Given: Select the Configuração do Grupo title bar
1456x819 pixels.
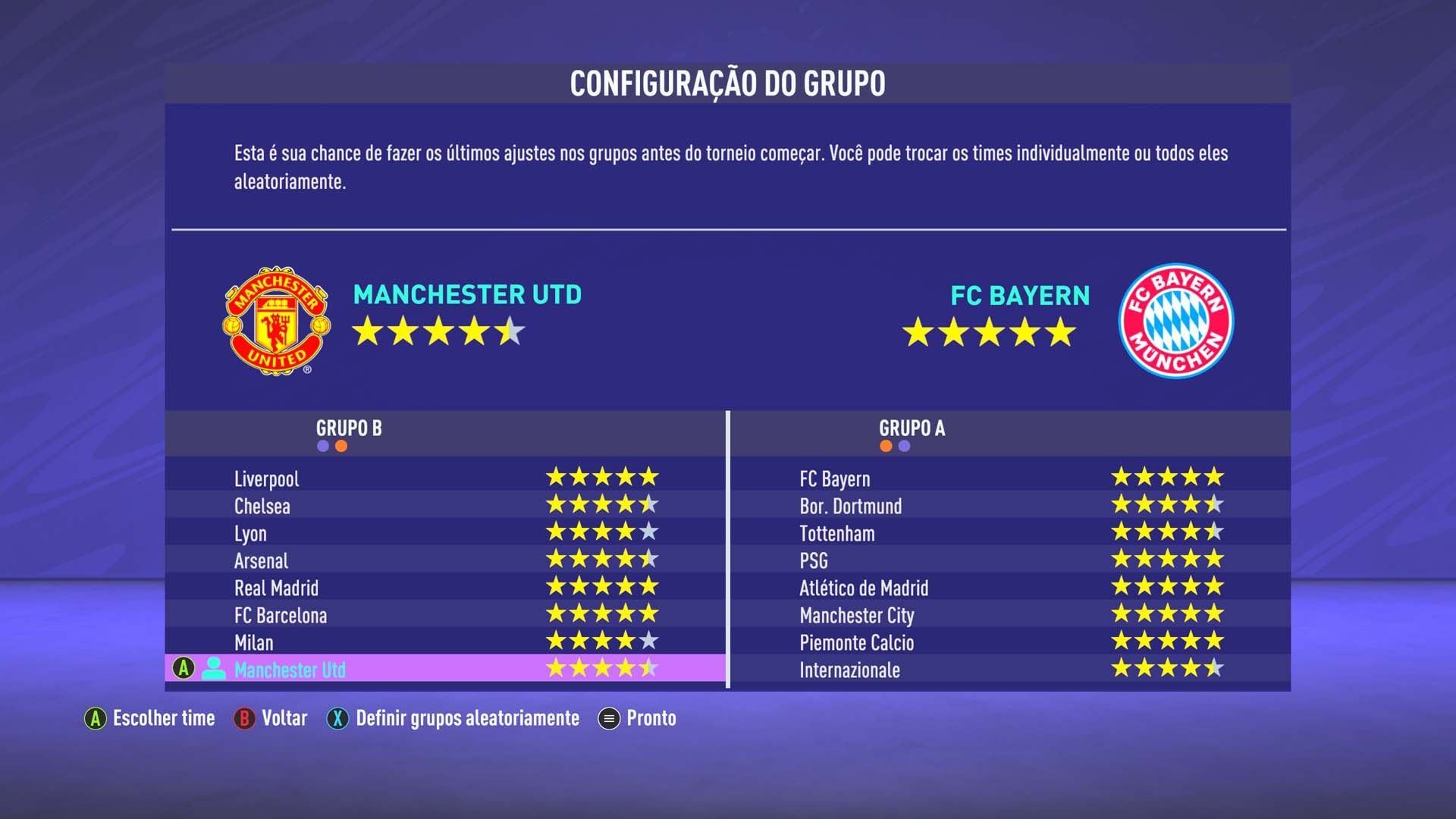Looking at the screenshot, I should pos(728,83).
